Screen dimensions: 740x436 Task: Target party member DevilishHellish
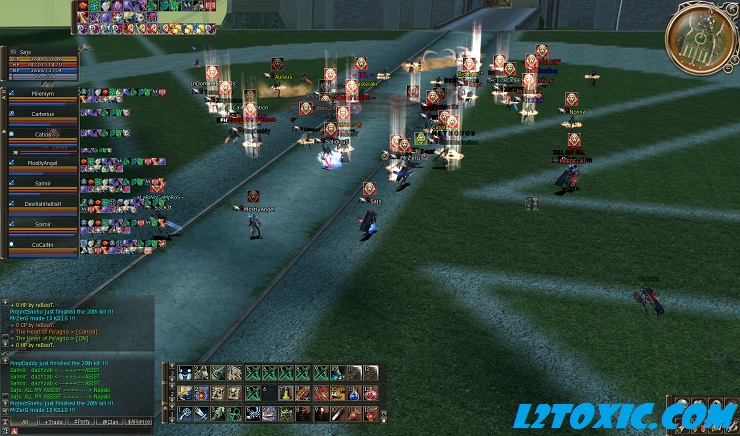(x=43, y=205)
